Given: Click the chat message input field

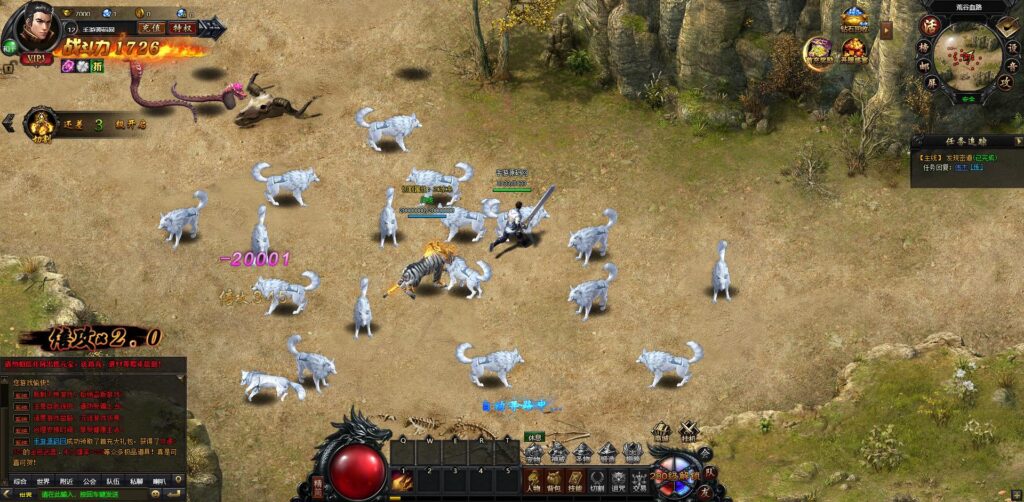Looking at the screenshot, I should click(x=100, y=494).
